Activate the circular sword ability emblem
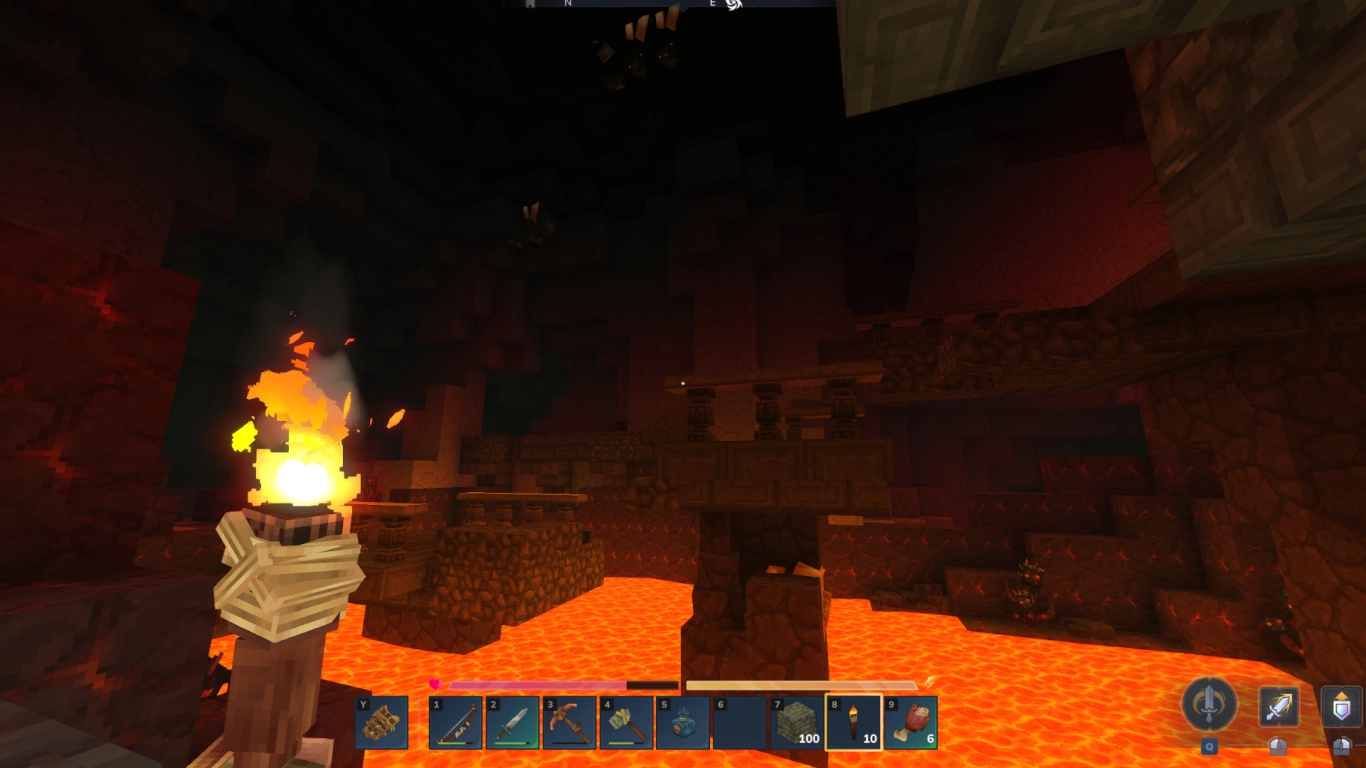Screen dimensions: 1366x768 click(1207, 704)
